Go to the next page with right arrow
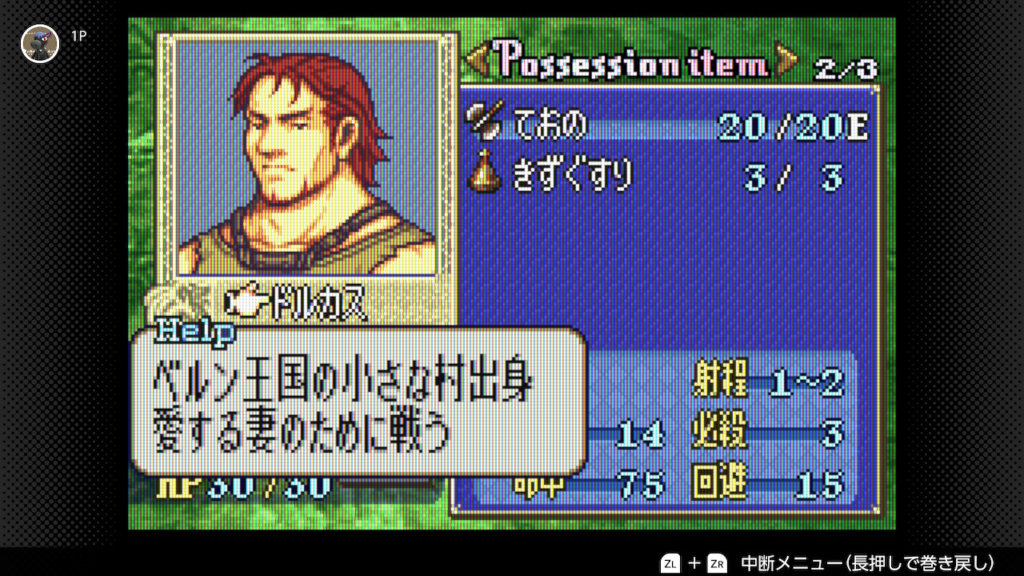 [788, 65]
